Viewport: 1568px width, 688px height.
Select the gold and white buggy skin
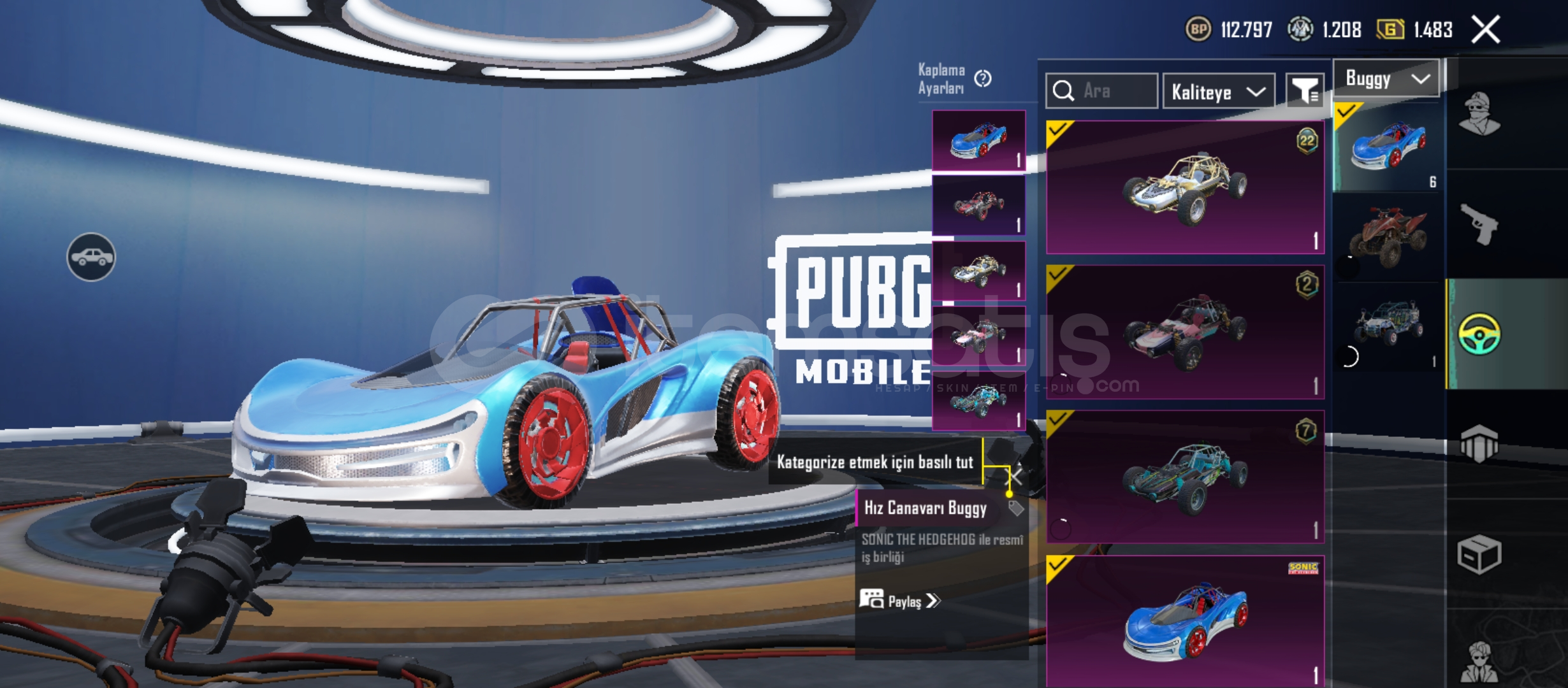(x=1185, y=187)
